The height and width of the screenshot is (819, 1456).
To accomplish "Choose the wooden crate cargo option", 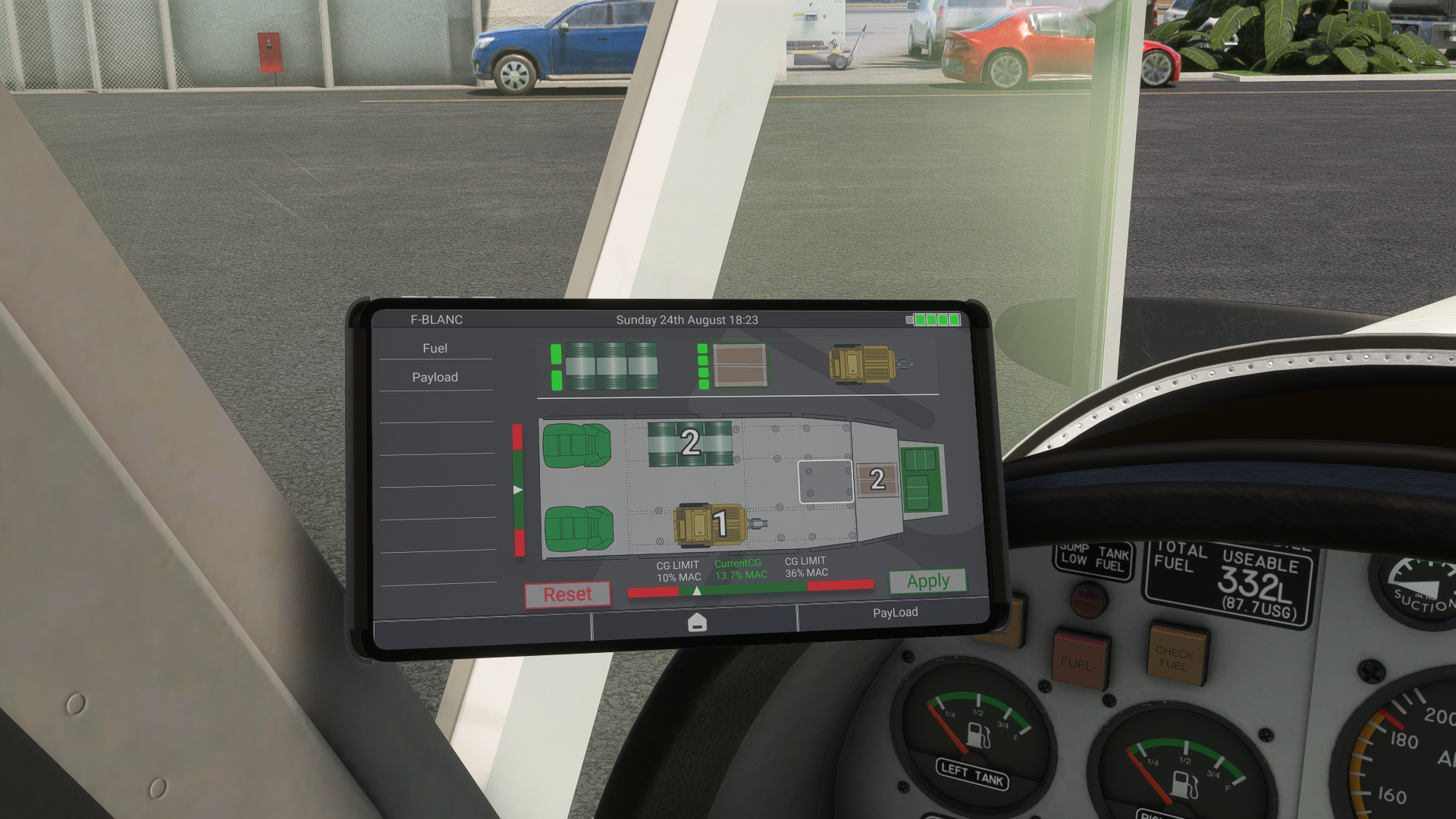I will pos(740,366).
